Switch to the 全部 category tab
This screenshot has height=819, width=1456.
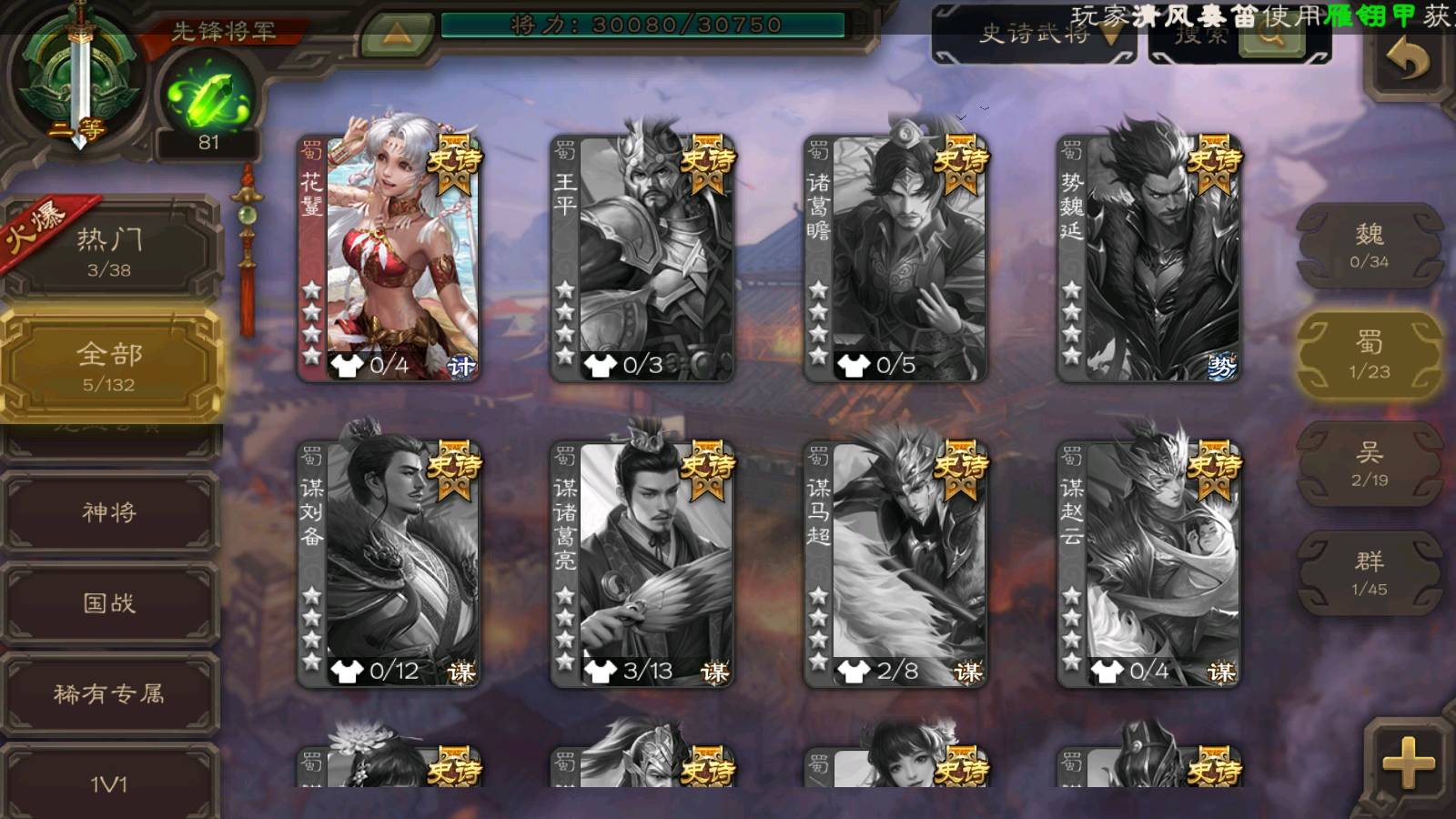(109, 364)
